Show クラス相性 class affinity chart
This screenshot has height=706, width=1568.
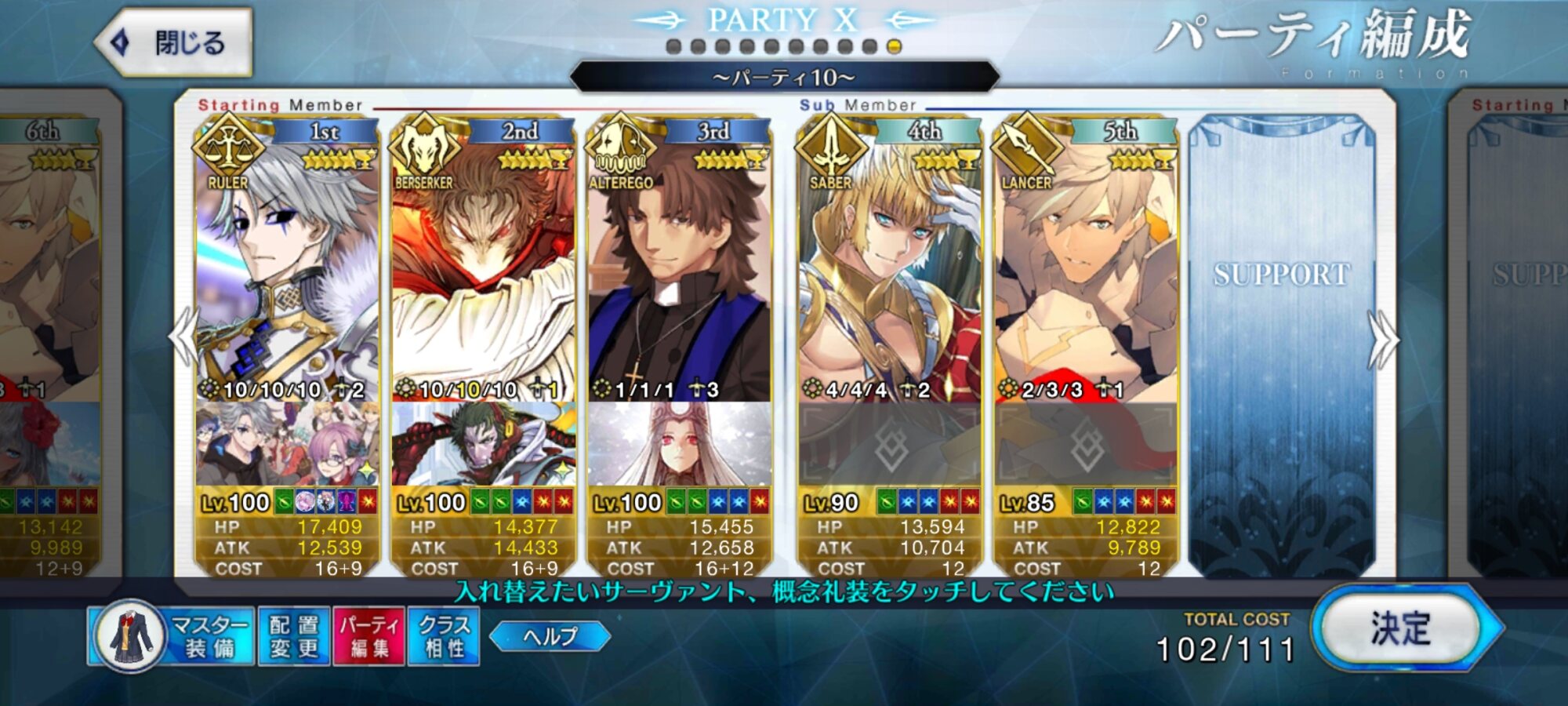coord(445,636)
